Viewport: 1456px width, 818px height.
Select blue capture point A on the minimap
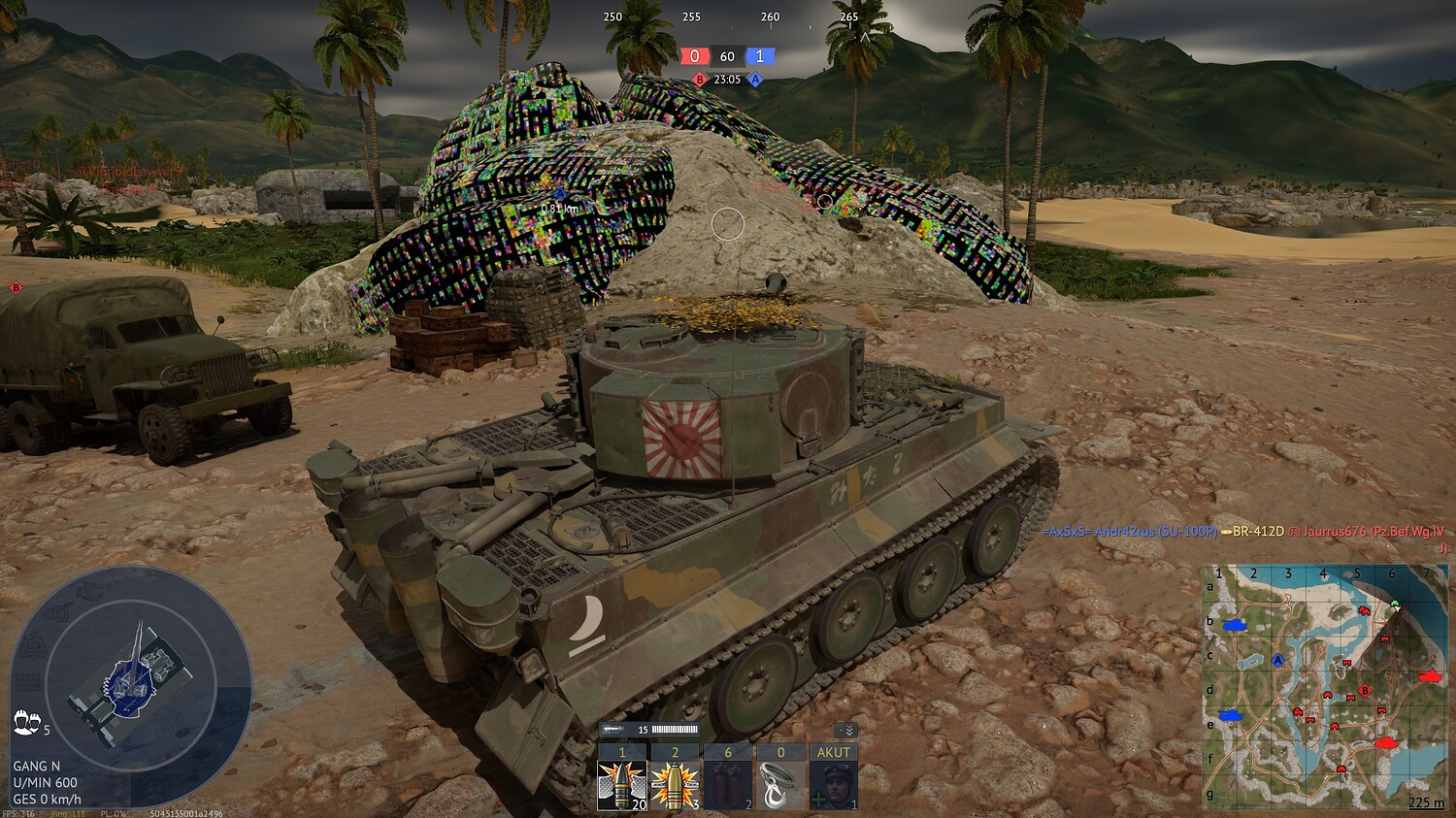click(x=1276, y=661)
